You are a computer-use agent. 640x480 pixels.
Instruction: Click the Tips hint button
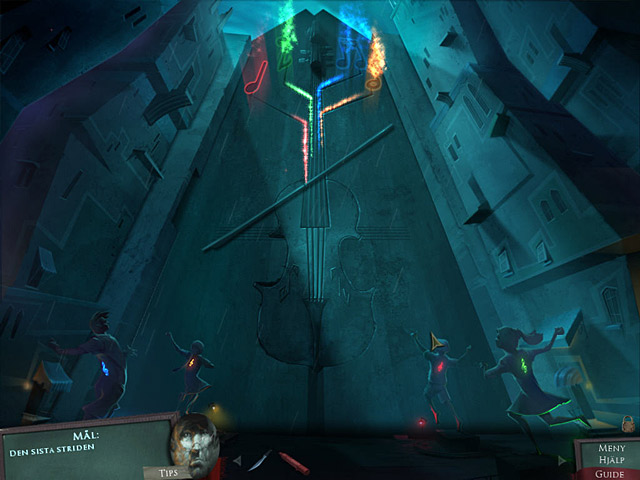[161, 472]
